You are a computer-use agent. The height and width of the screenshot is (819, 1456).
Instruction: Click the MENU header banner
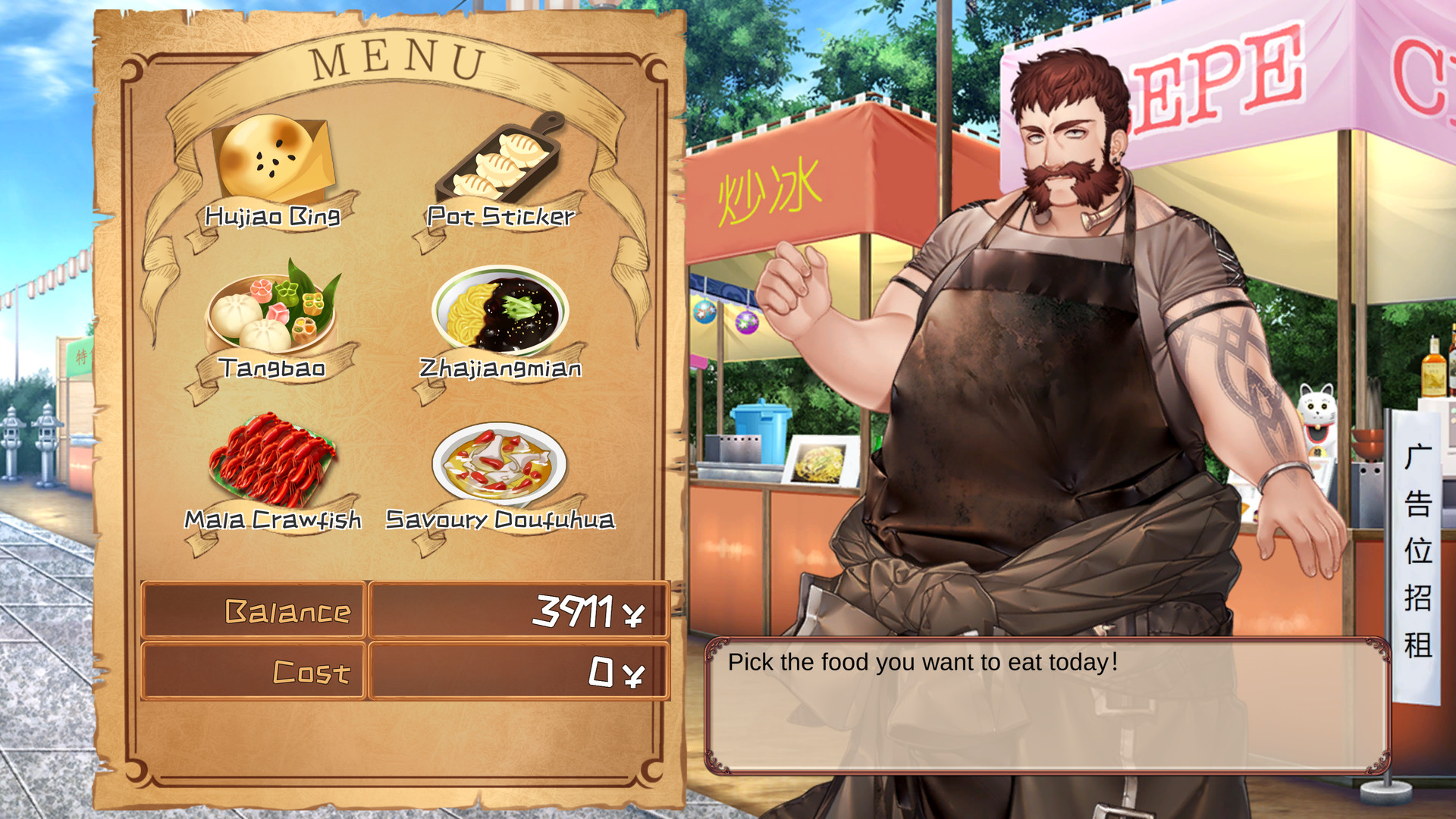point(400,59)
